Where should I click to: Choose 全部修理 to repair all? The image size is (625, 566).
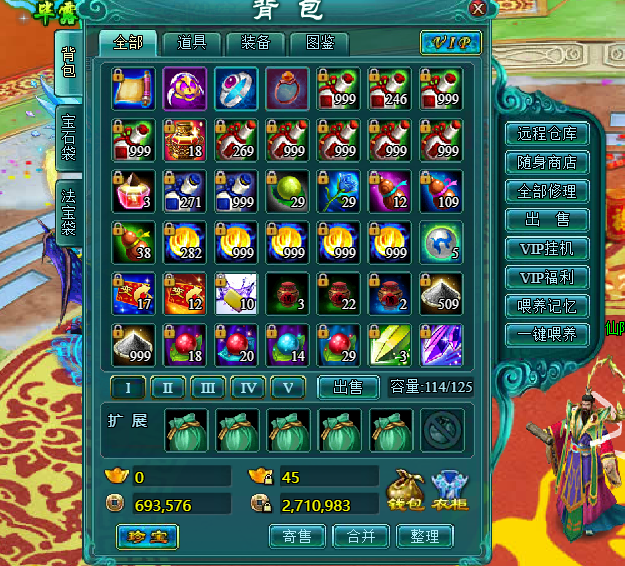click(547, 191)
